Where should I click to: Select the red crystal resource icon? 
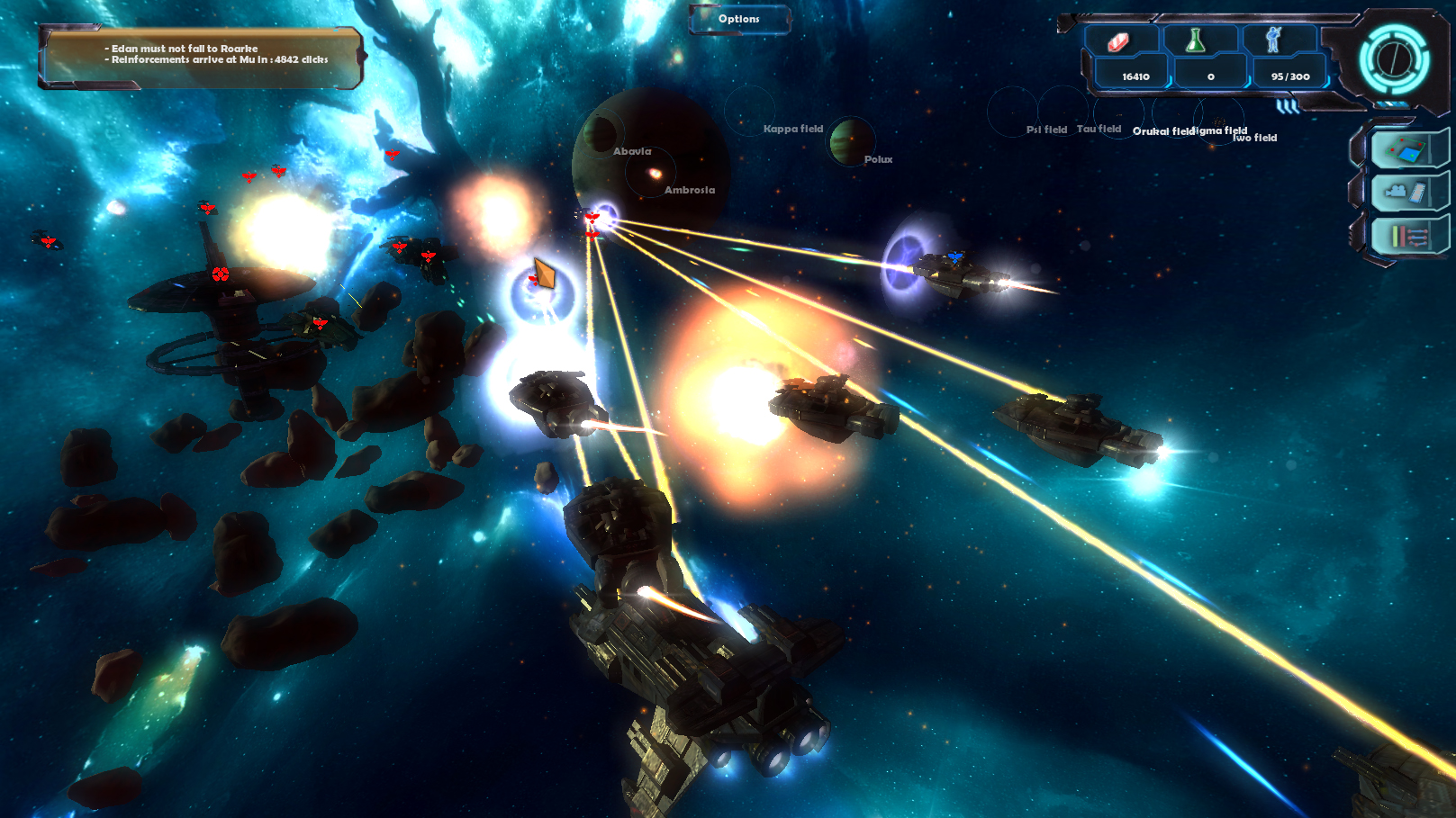tap(1118, 41)
